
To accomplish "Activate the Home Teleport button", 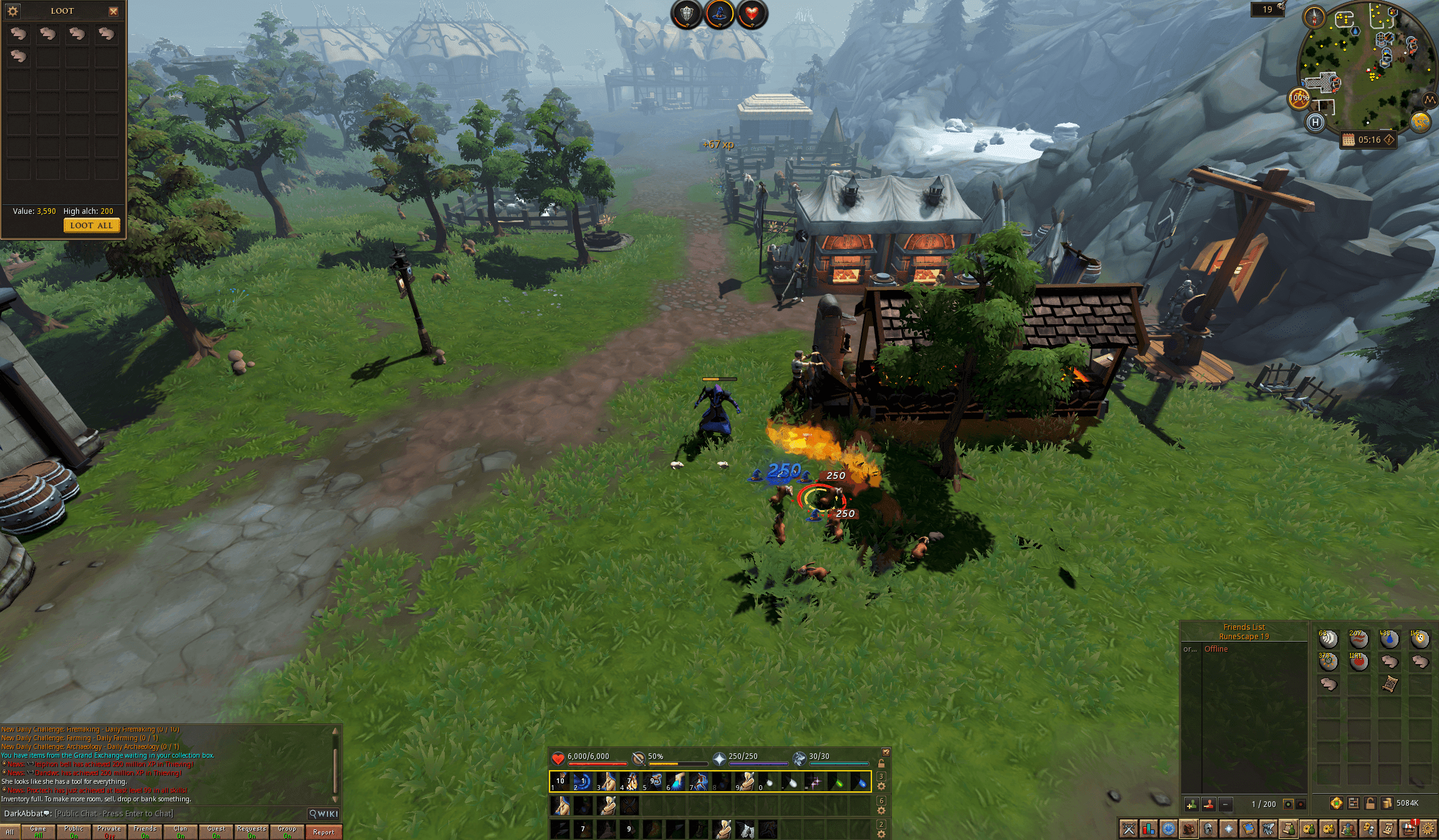I will [1315, 122].
